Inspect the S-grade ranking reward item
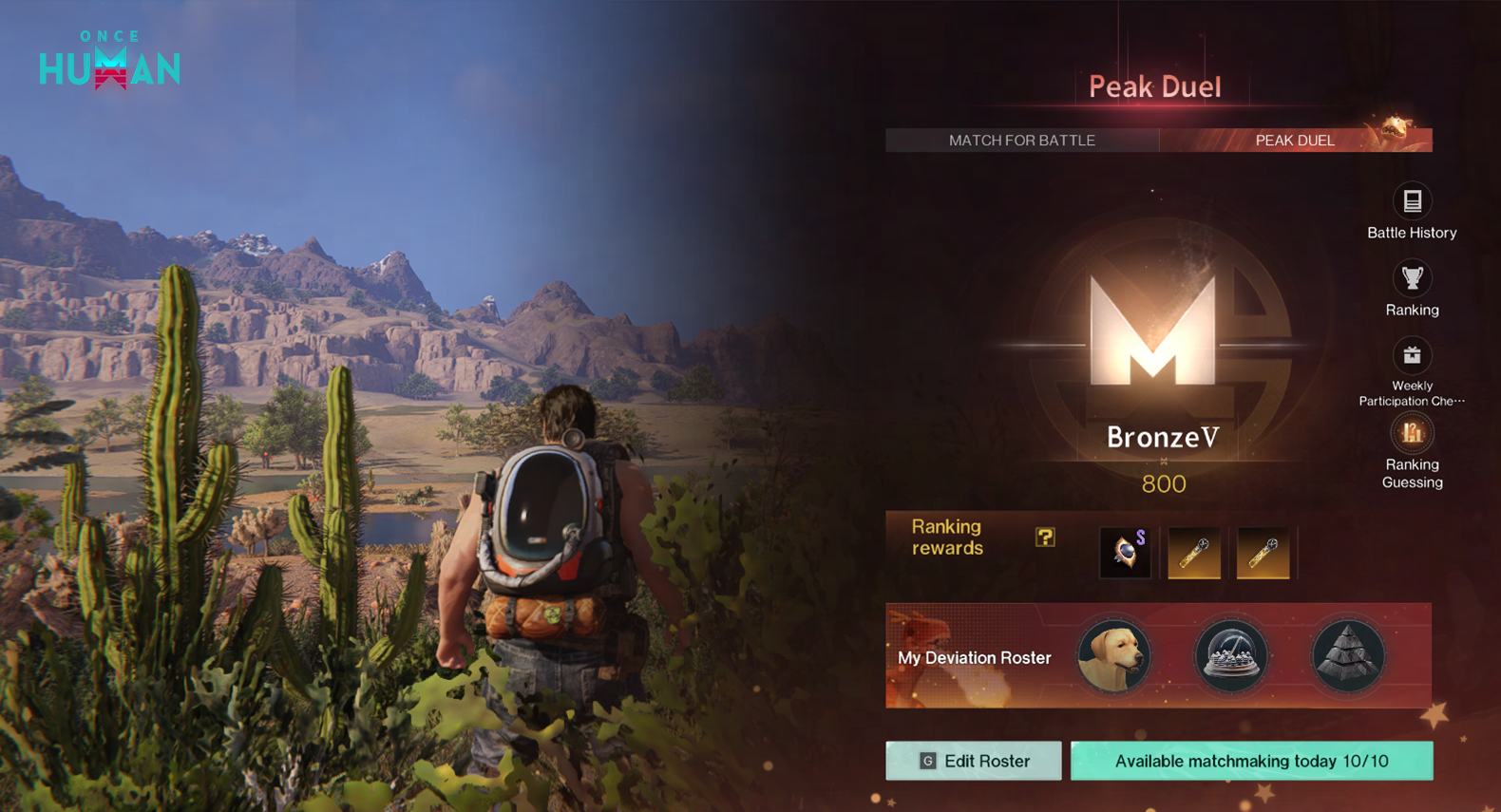This screenshot has width=1501, height=812. pyautogui.click(x=1126, y=552)
